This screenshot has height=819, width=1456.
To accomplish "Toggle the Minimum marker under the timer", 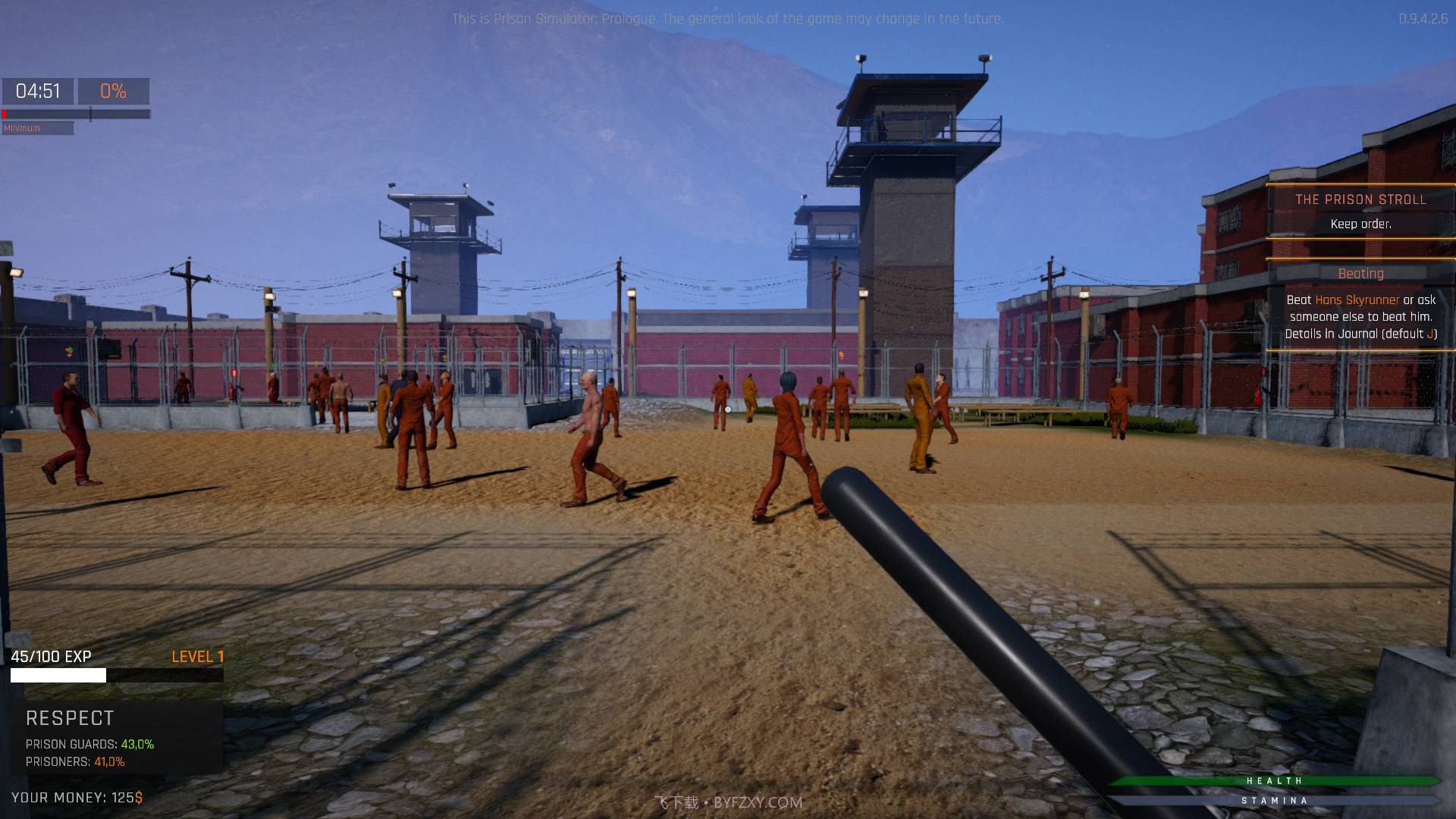I will pos(22,127).
